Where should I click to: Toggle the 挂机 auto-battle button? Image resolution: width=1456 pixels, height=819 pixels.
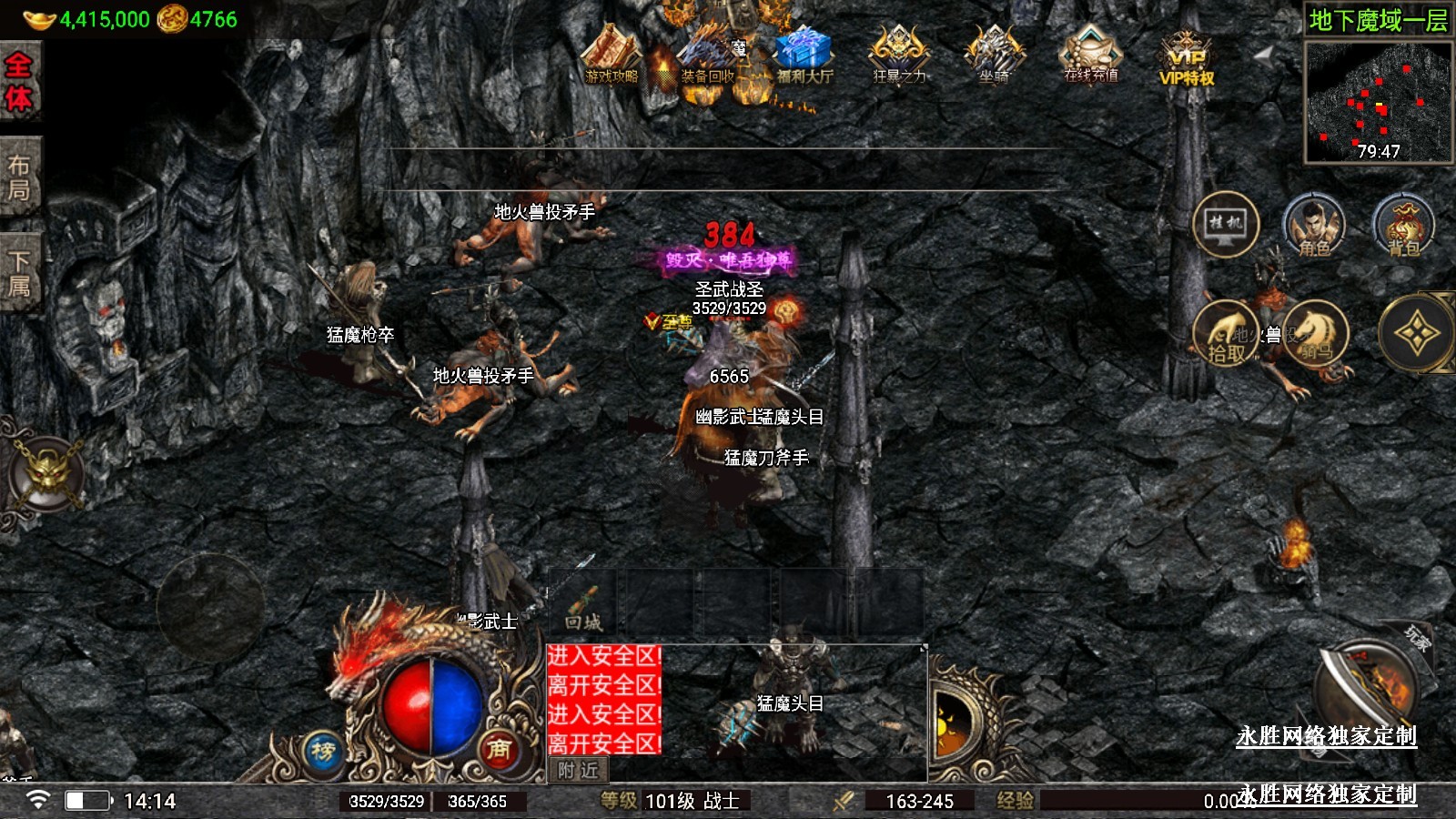coord(1226,224)
